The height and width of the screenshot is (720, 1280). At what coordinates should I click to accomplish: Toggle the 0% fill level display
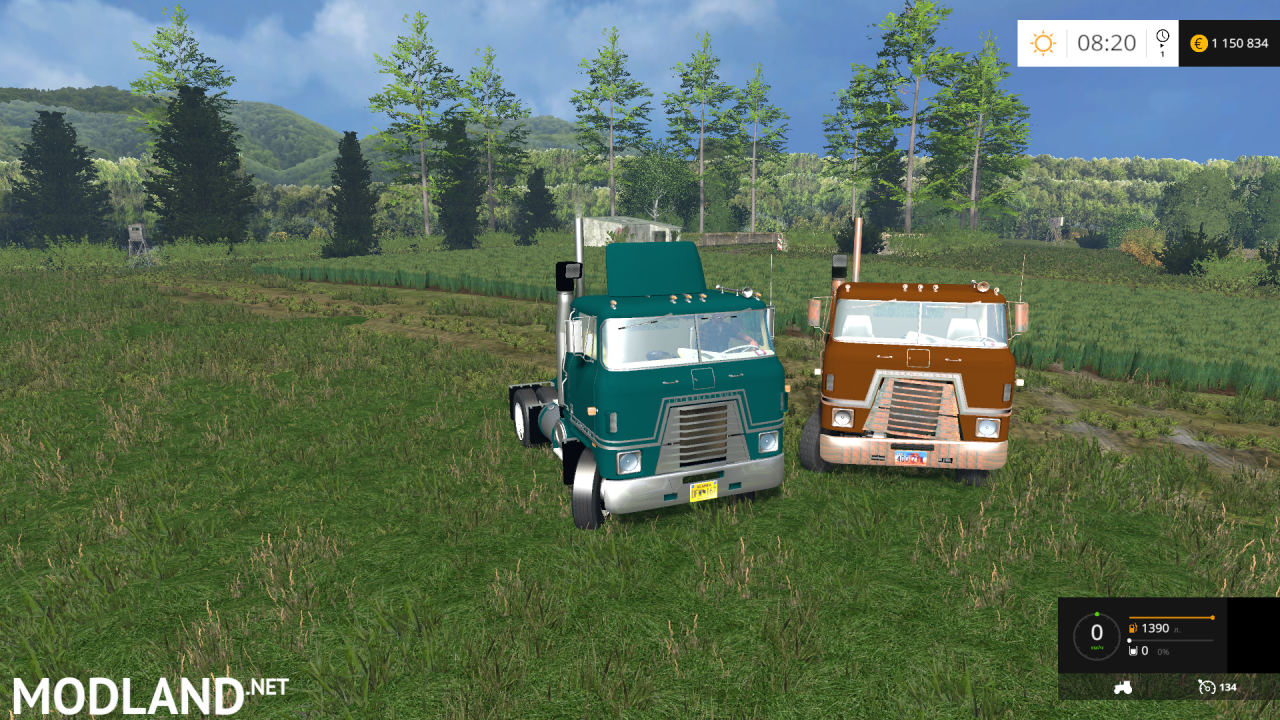1163,652
